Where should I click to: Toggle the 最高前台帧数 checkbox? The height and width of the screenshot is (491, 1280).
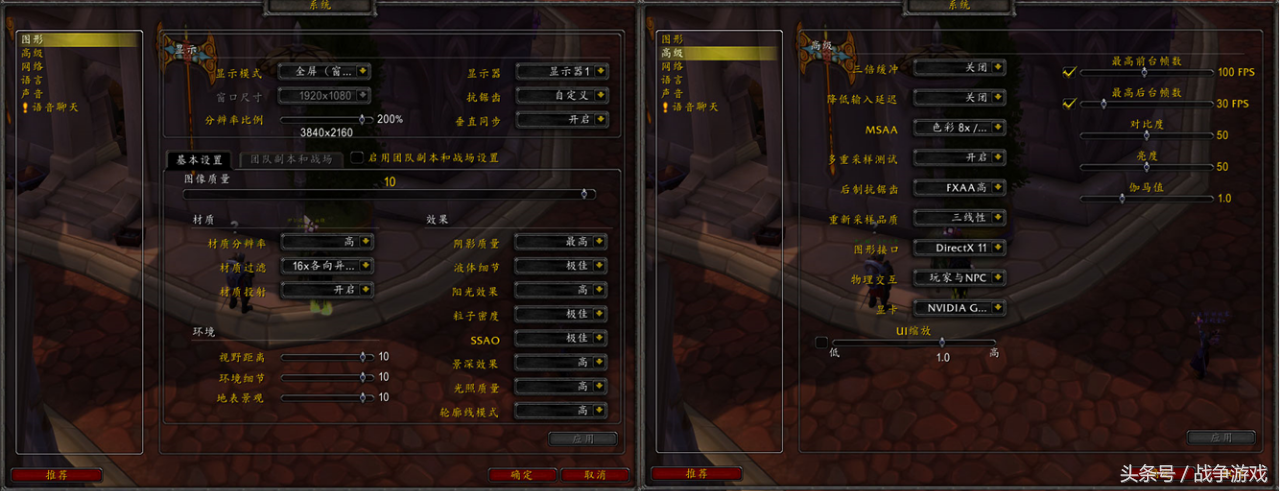(1069, 72)
